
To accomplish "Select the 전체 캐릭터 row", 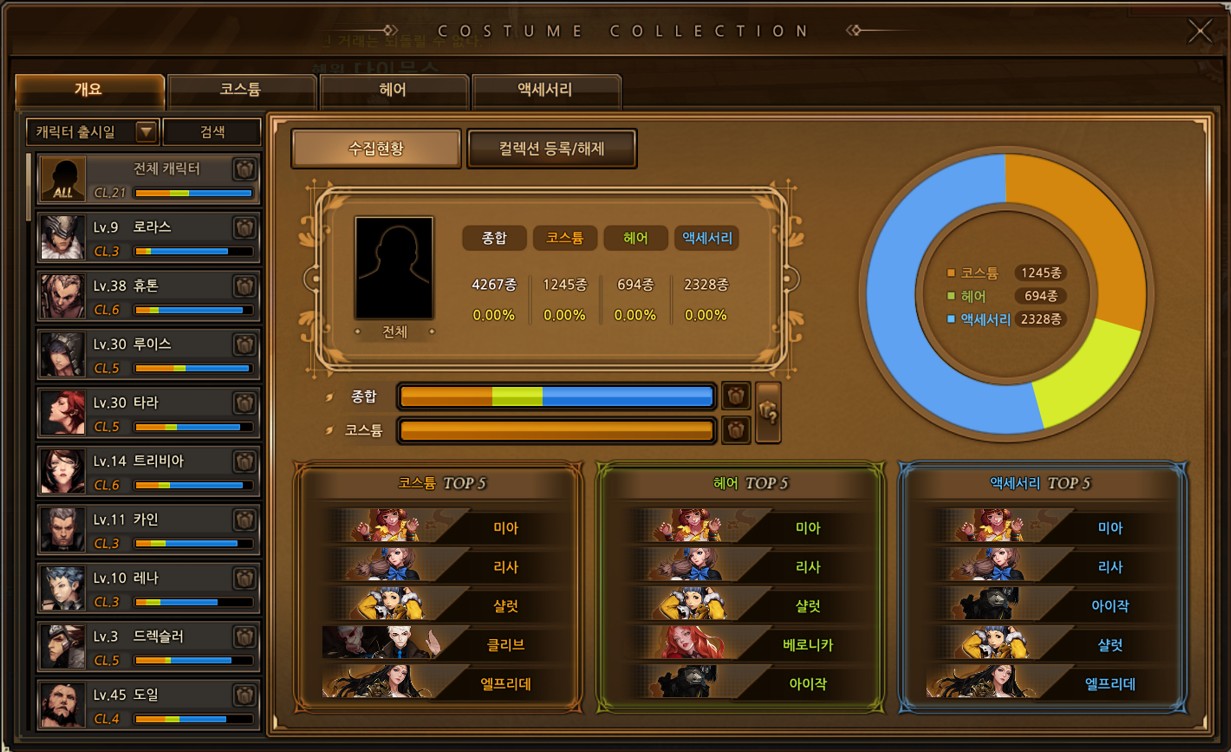I will (148, 178).
